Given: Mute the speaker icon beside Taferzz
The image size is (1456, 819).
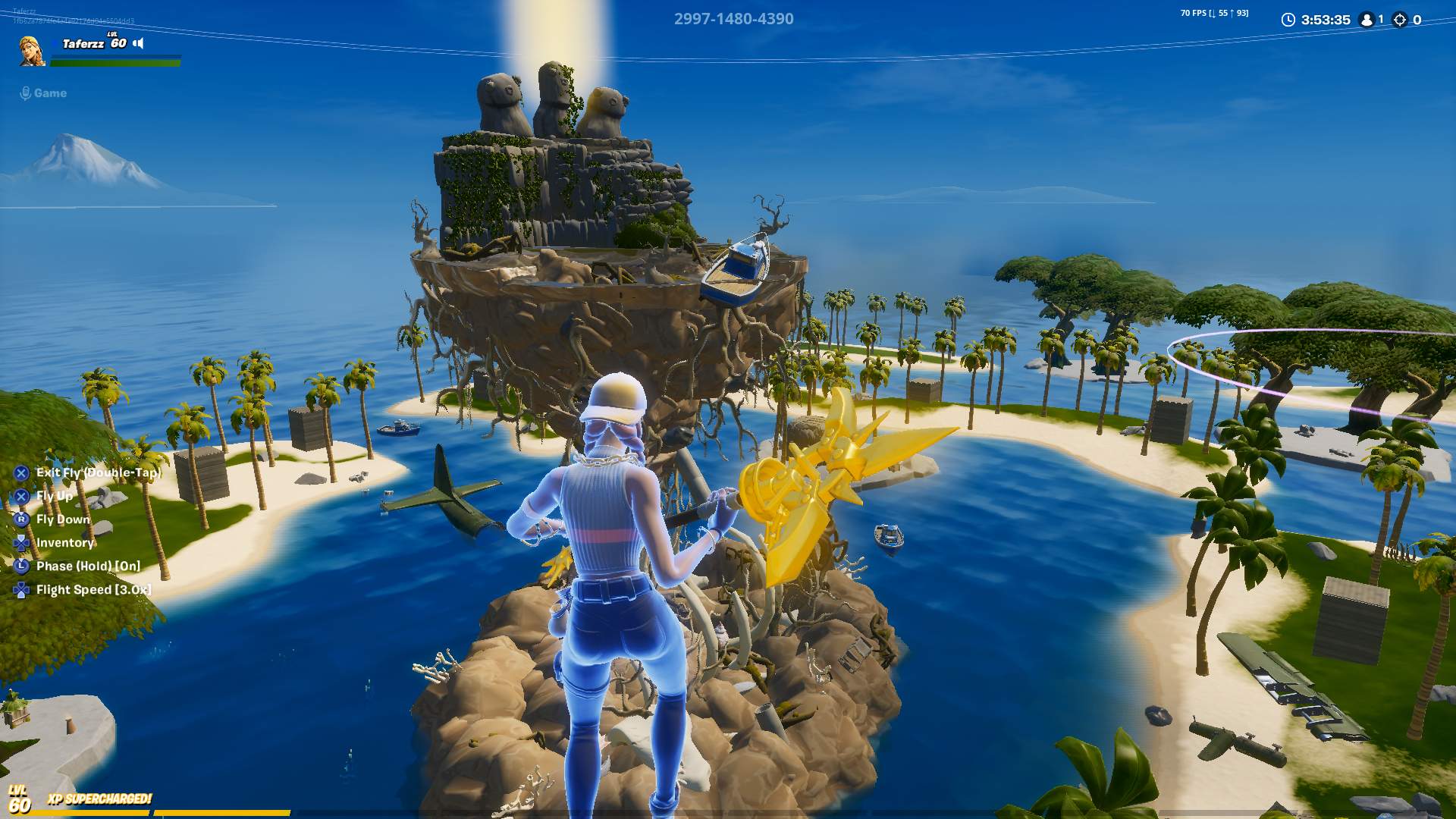Looking at the screenshot, I should [139, 44].
